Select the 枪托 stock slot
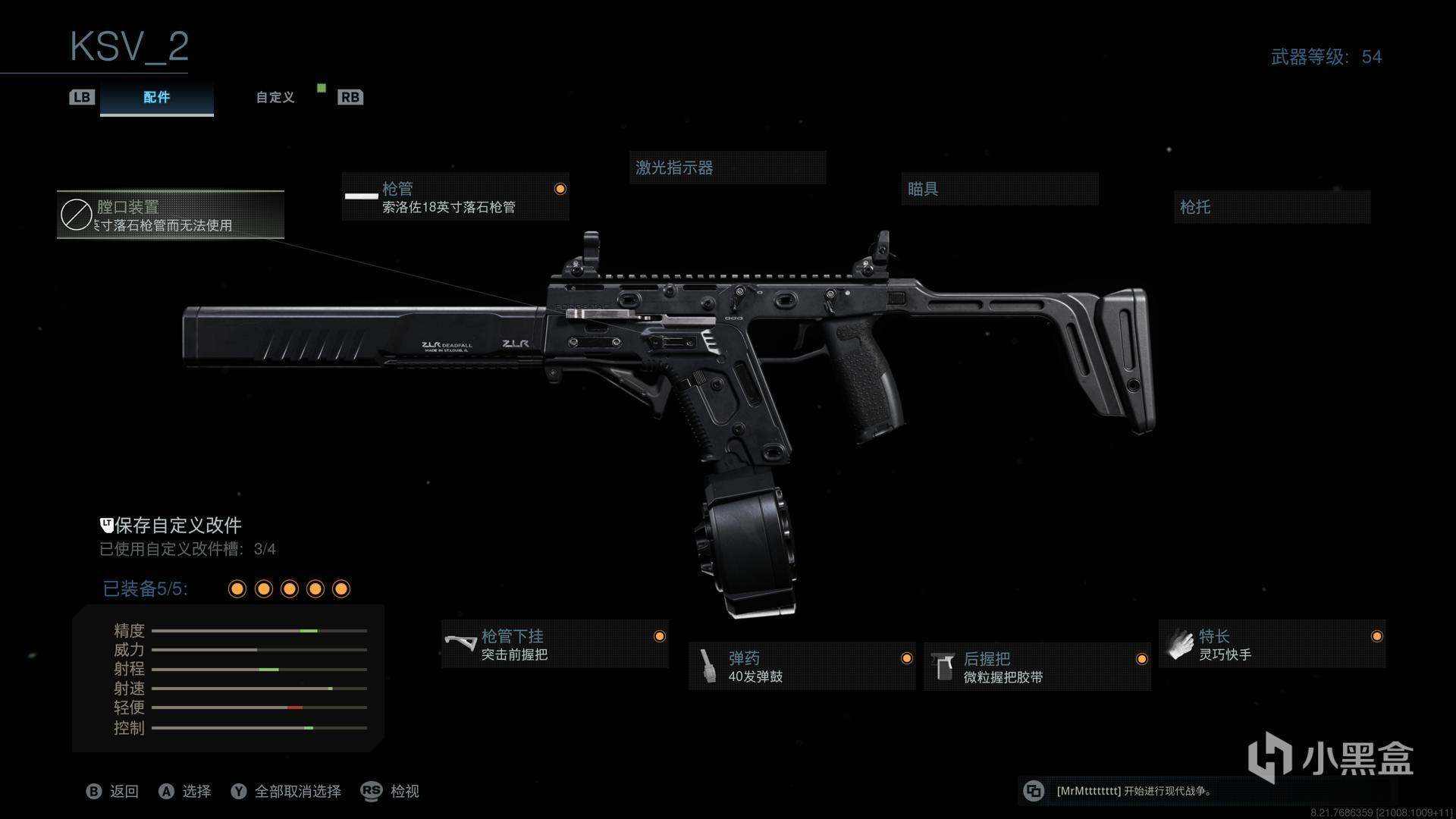Viewport: 1456px width, 819px height. 1271,207
